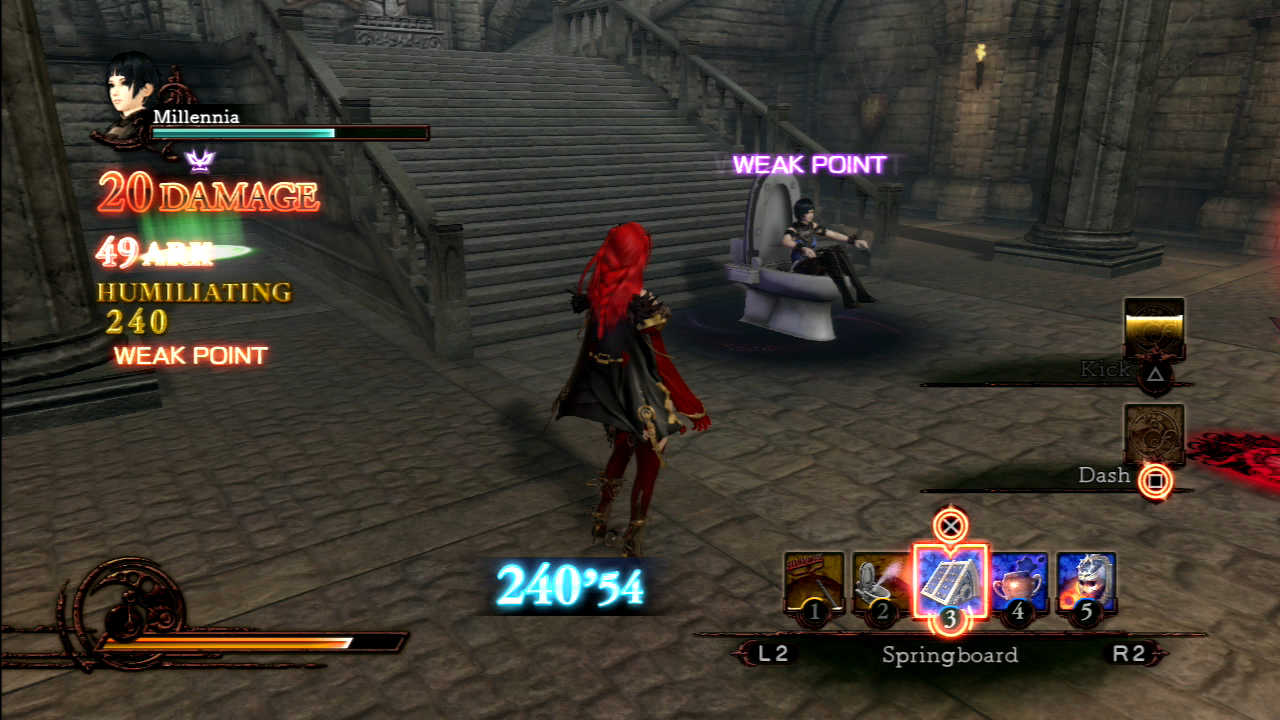Use the Dash ability icon
Screen dimensions: 1280x720
point(1154,434)
